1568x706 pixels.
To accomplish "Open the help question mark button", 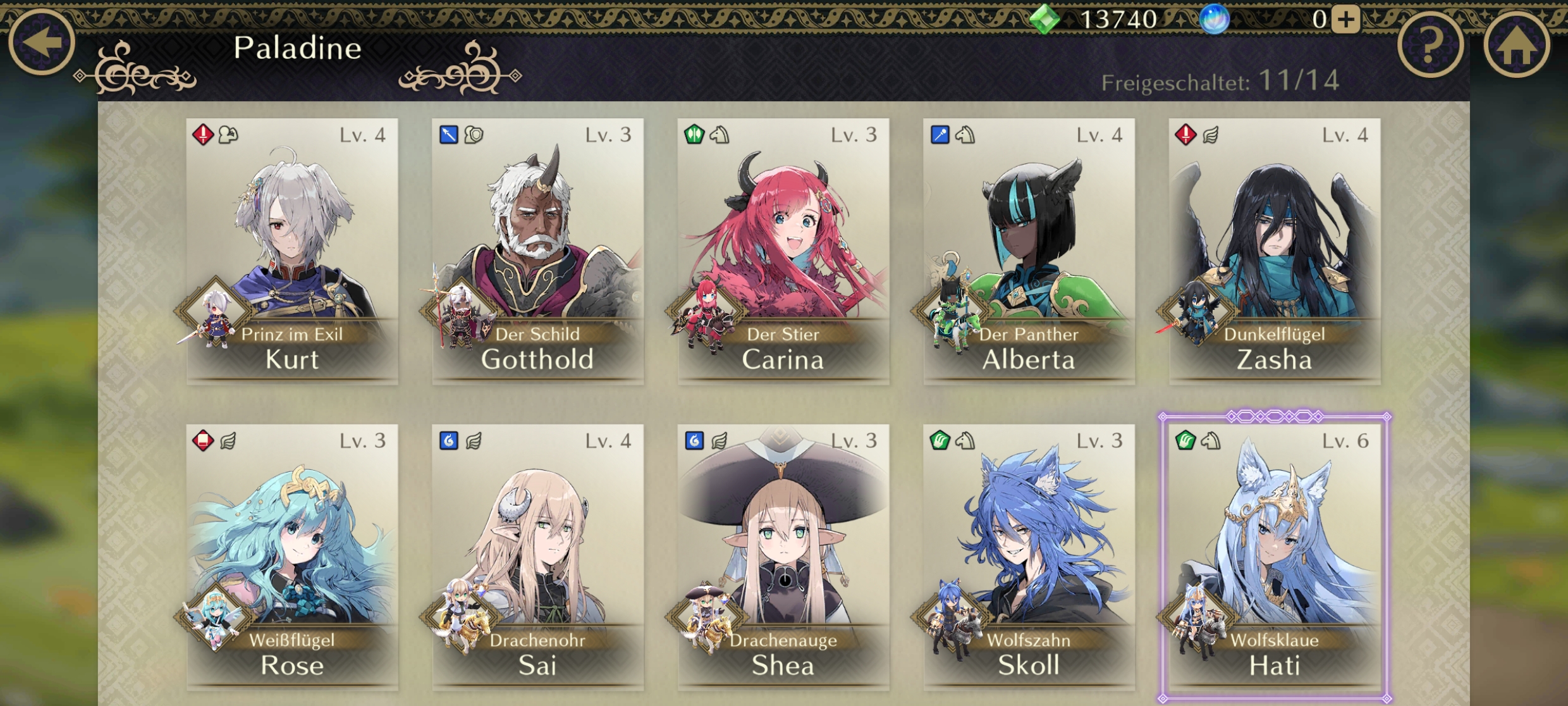I will point(1430,46).
